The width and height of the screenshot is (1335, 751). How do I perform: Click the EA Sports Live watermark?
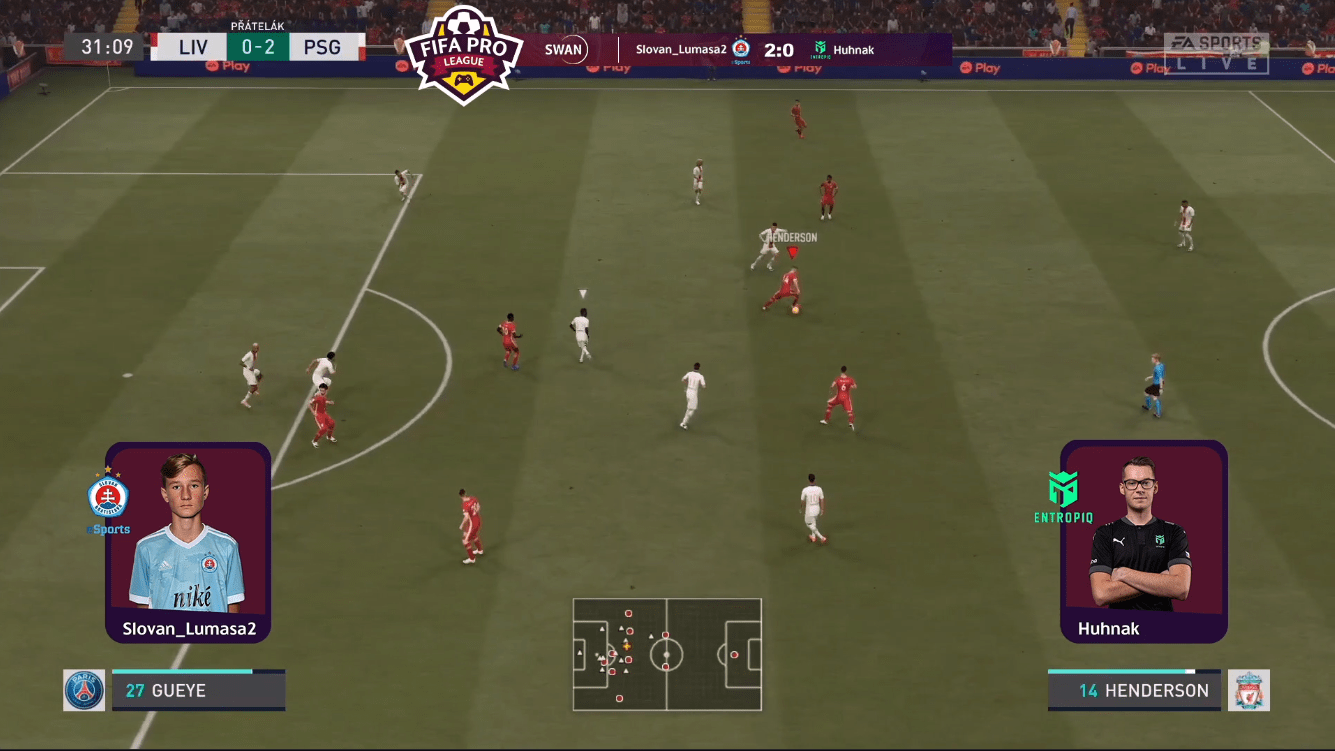pos(1216,53)
